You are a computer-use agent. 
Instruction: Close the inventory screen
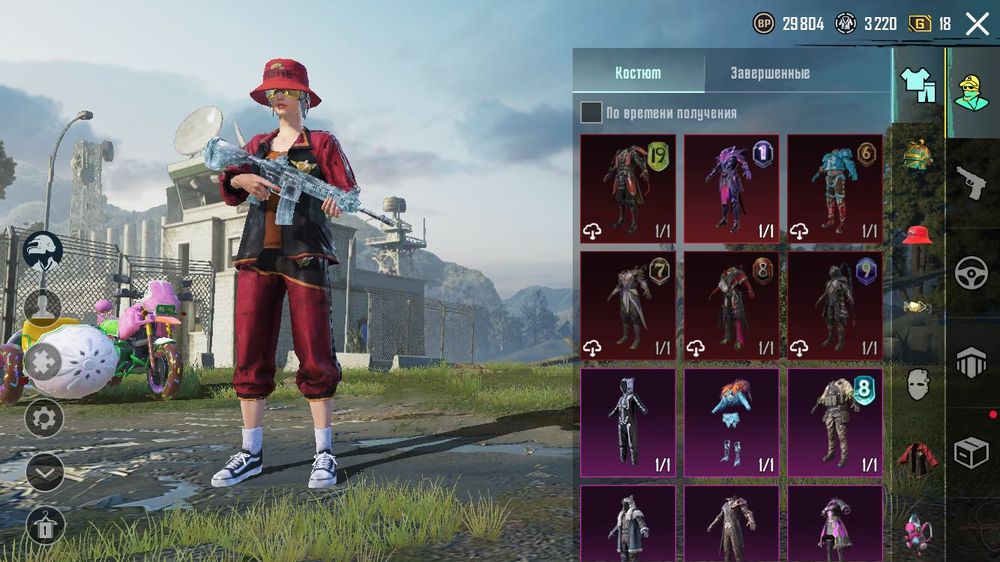tap(977, 24)
